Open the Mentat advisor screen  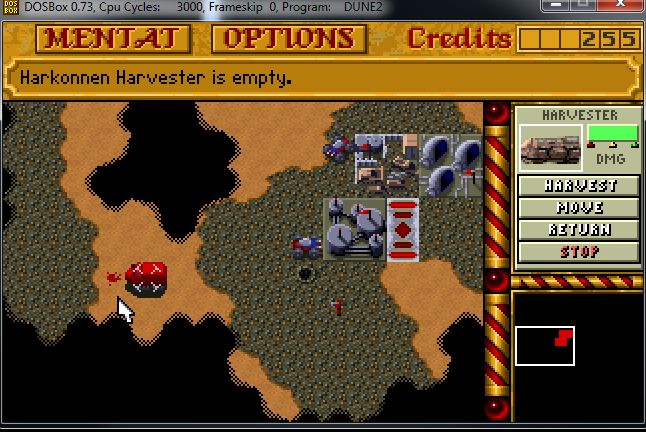coord(112,39)
